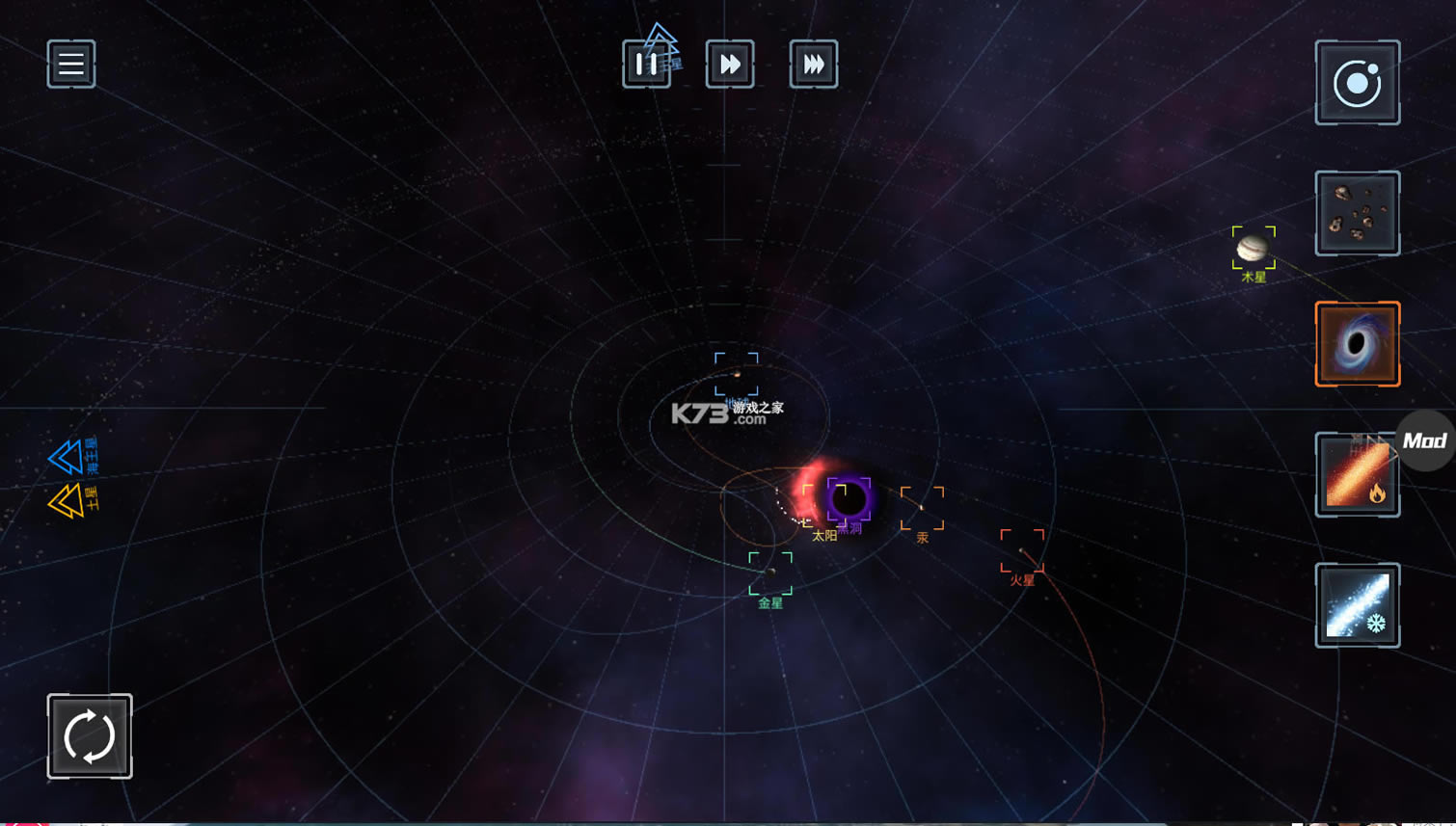Choose the fire beam tool
The height and width of the screenshot is (826, 1456).
[1358, 475]
